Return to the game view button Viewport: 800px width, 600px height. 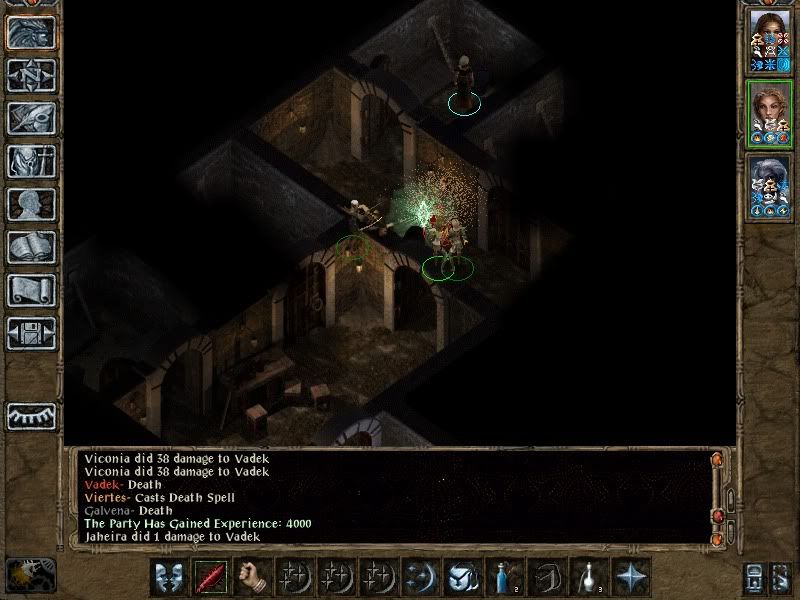coord(31,31)
